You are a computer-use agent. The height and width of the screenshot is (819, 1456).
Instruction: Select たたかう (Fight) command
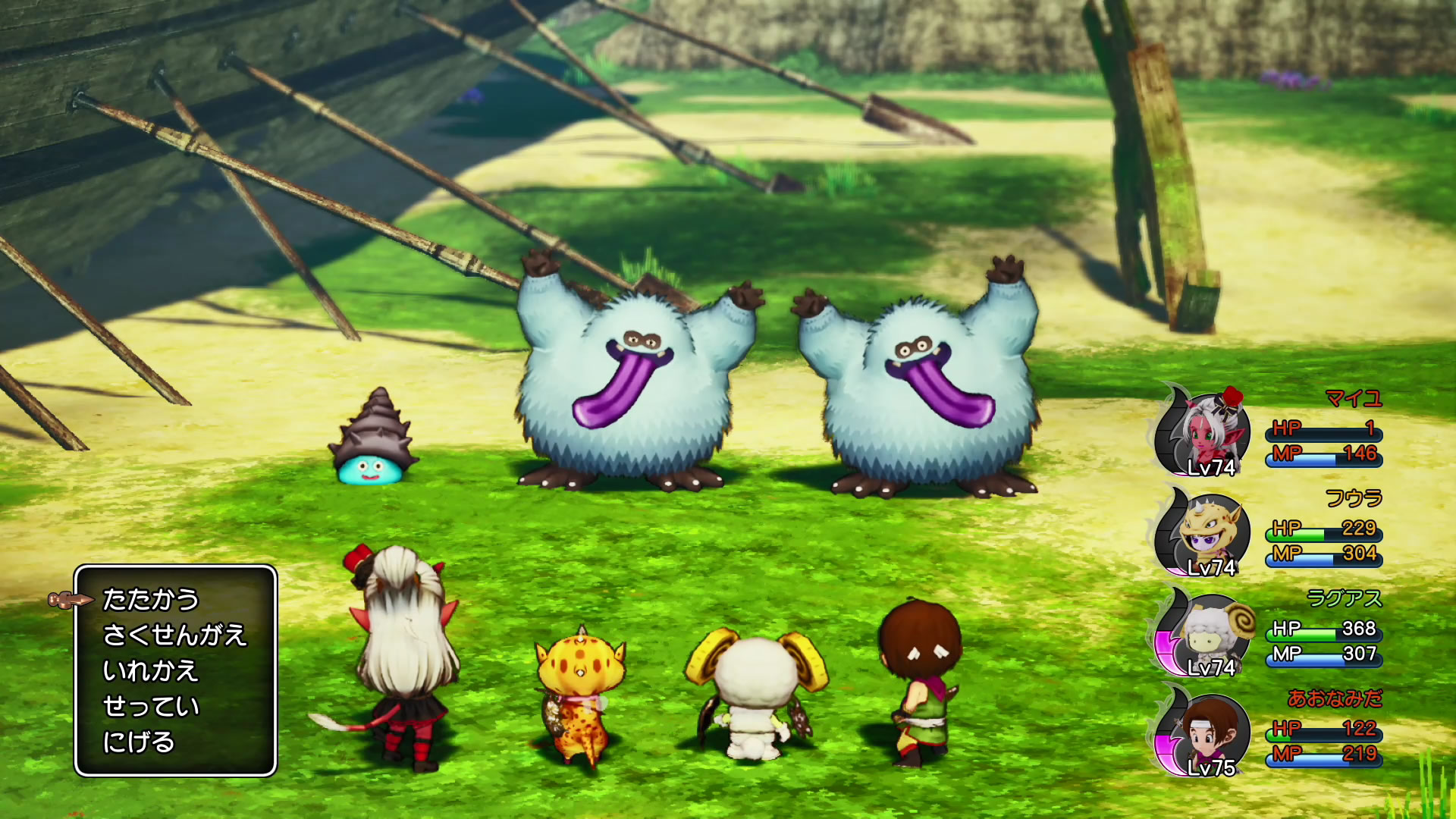150,600
